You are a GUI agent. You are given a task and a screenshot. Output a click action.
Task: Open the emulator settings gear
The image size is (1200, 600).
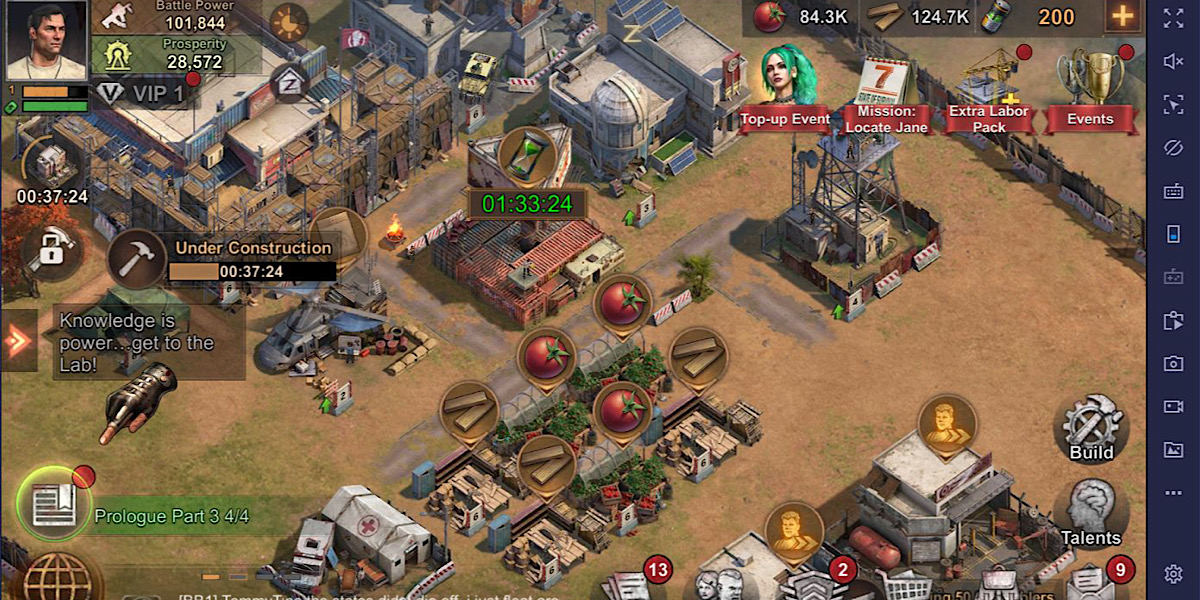pyautogui.click(x=1174, y=574)
